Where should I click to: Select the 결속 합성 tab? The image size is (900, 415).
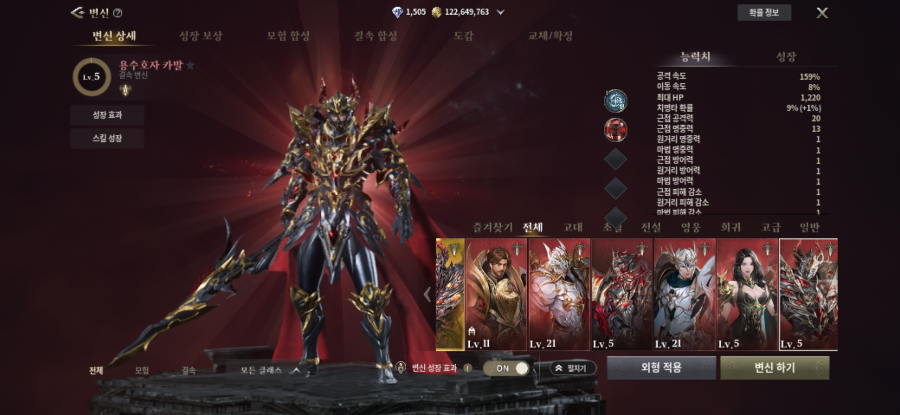pyautogui.click(x=375, y=37)
